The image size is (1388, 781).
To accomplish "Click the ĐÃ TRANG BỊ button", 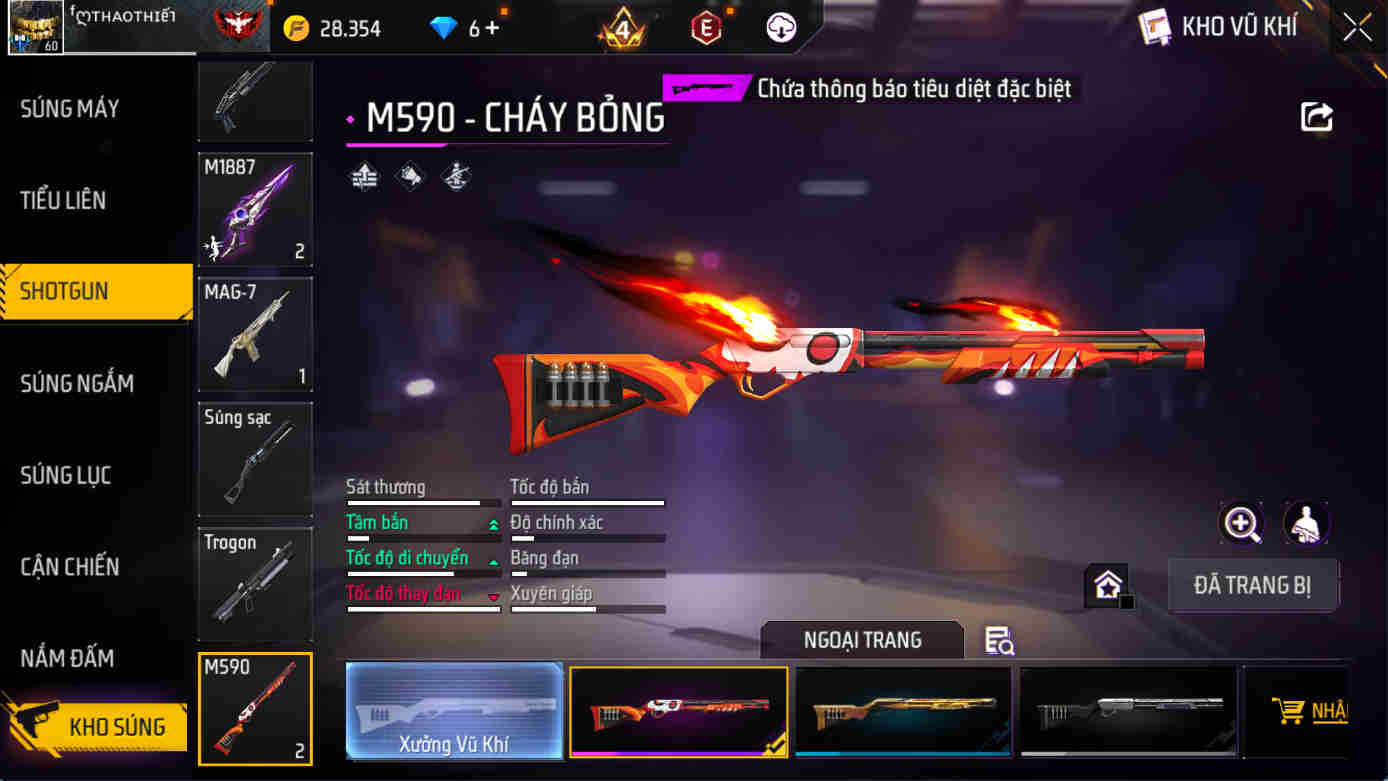I will (1253, 585).
